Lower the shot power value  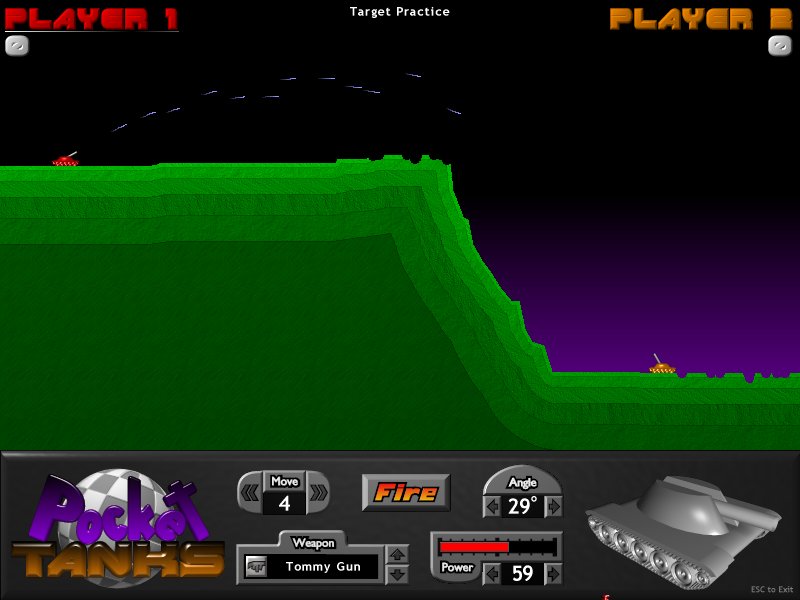coord(491,574)
